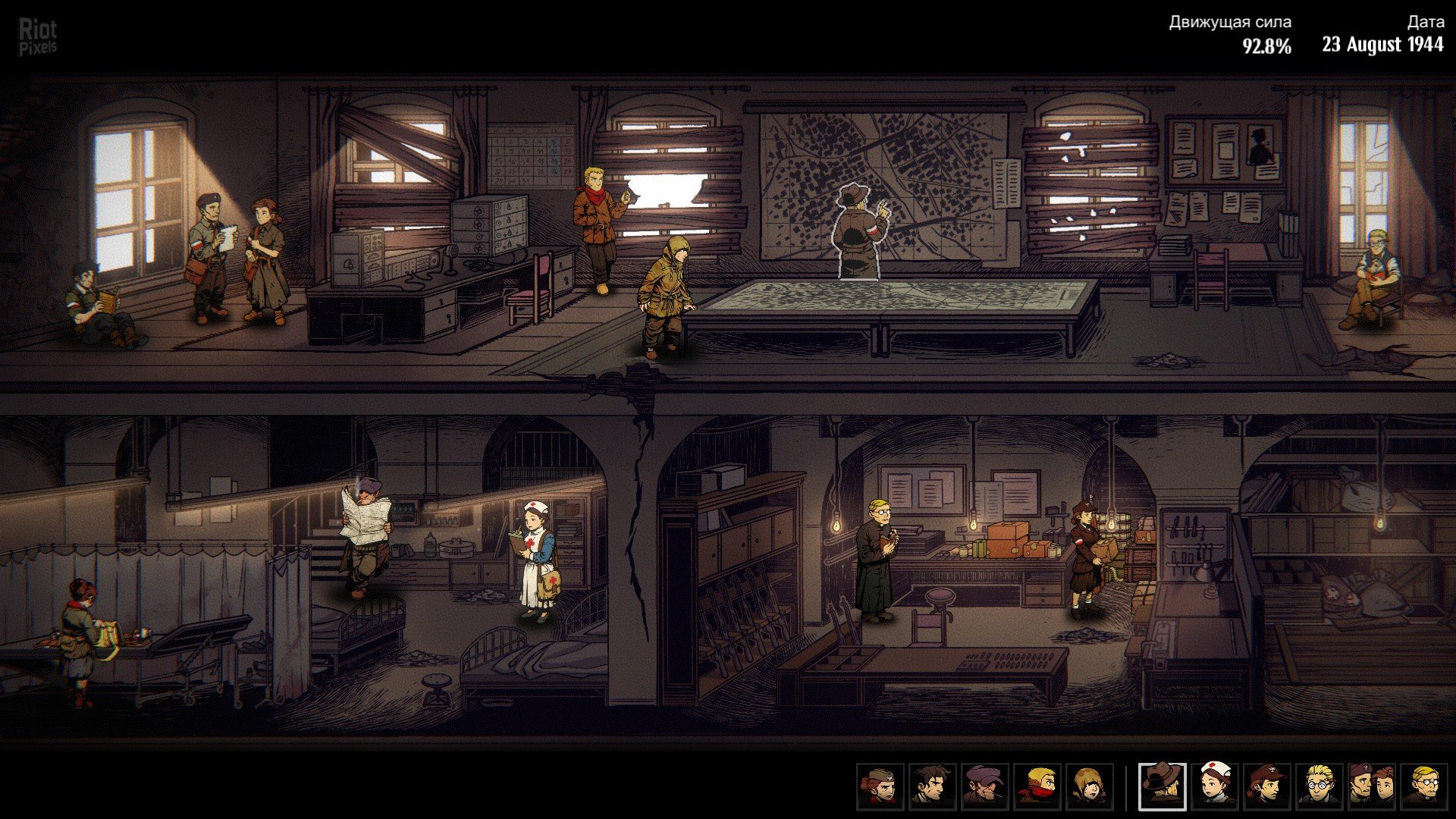Select the red-haired woman in garrison cap portrait
Screen dimensions: 1456x819
(x=880, y=786)
